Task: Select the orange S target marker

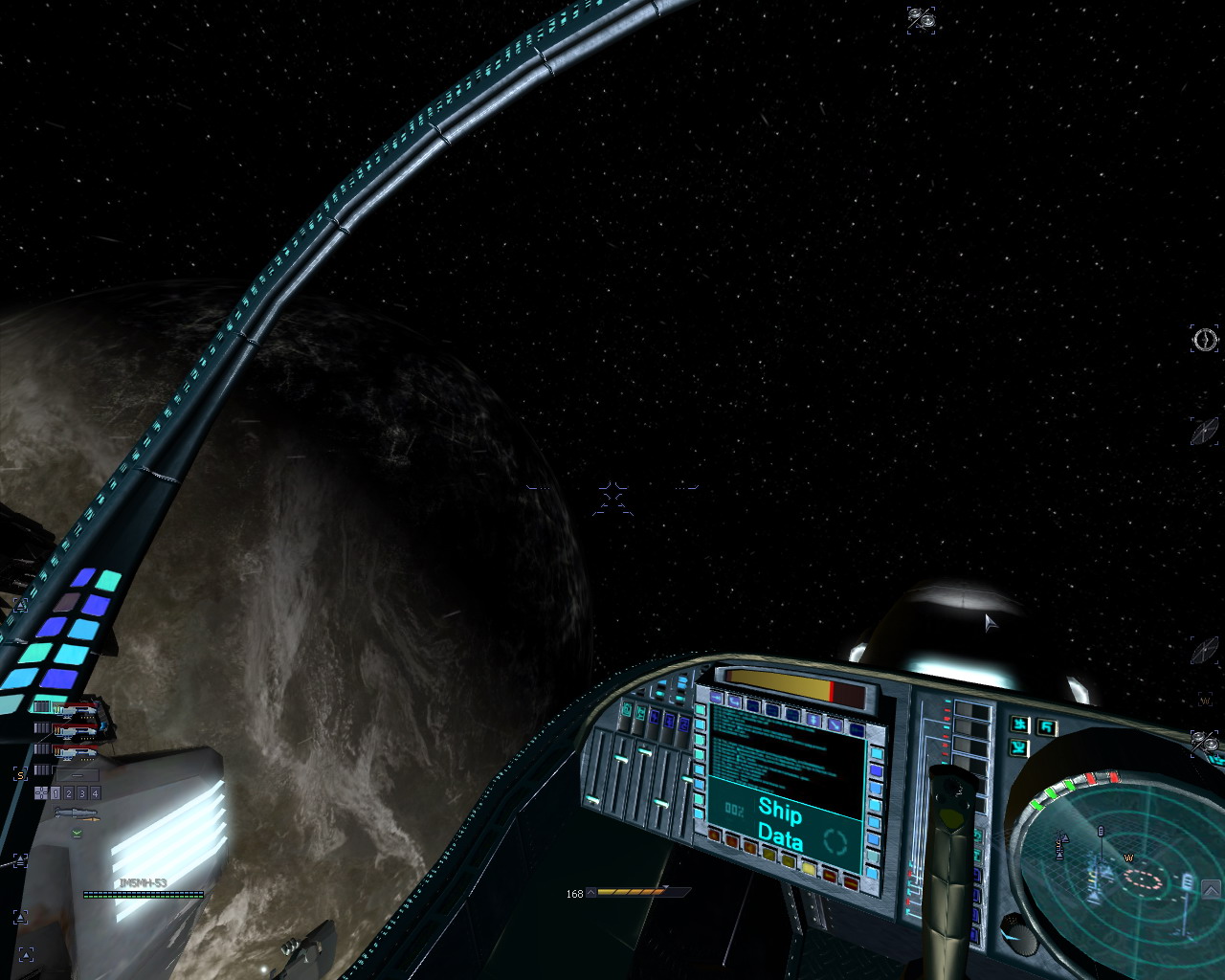Action: click(x=19, y=774)
